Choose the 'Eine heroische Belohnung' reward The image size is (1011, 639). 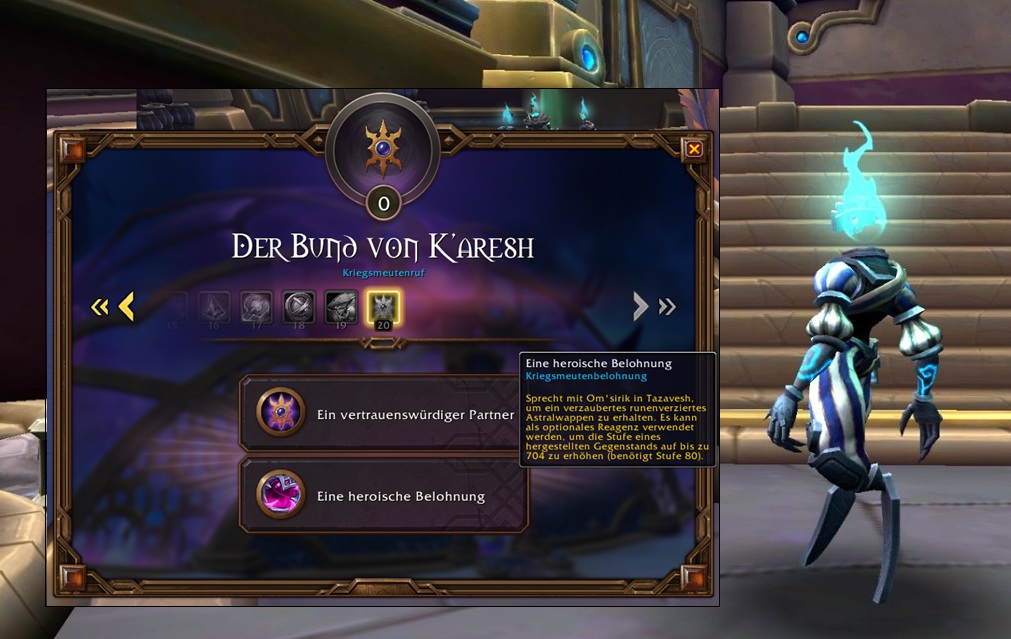(x=384, y=495)
